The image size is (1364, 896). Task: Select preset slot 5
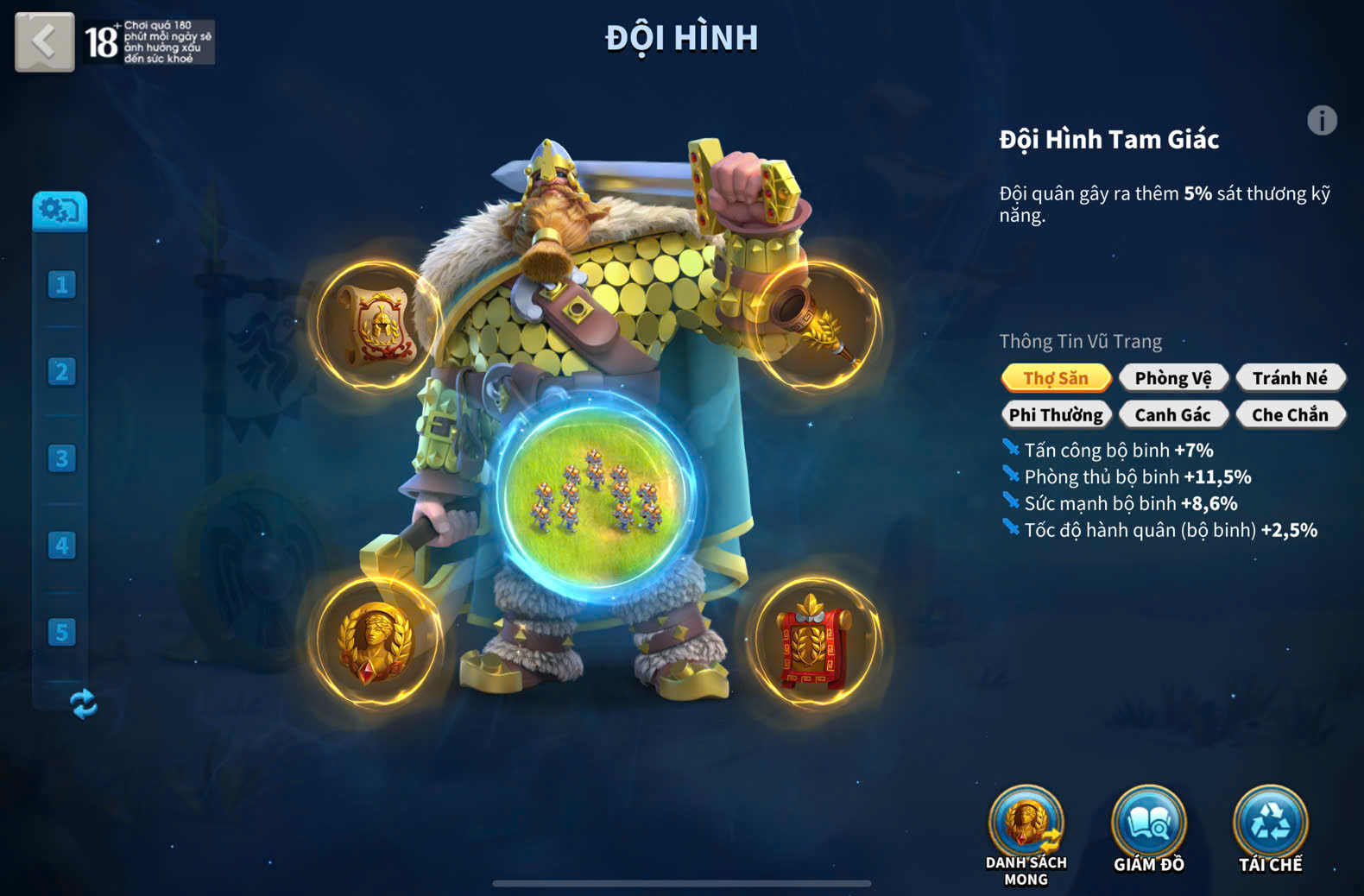click(x=61, y=632)
